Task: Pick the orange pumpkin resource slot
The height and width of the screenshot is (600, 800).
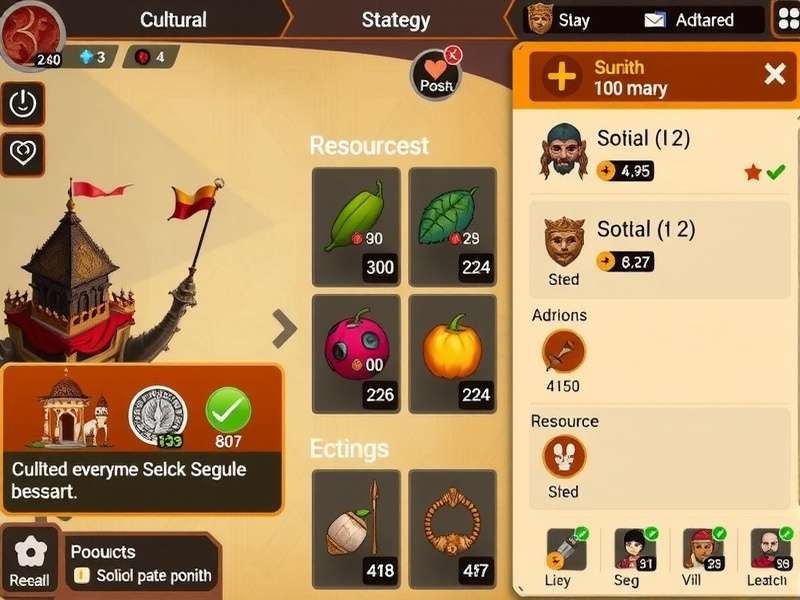Action: point(452,352)
